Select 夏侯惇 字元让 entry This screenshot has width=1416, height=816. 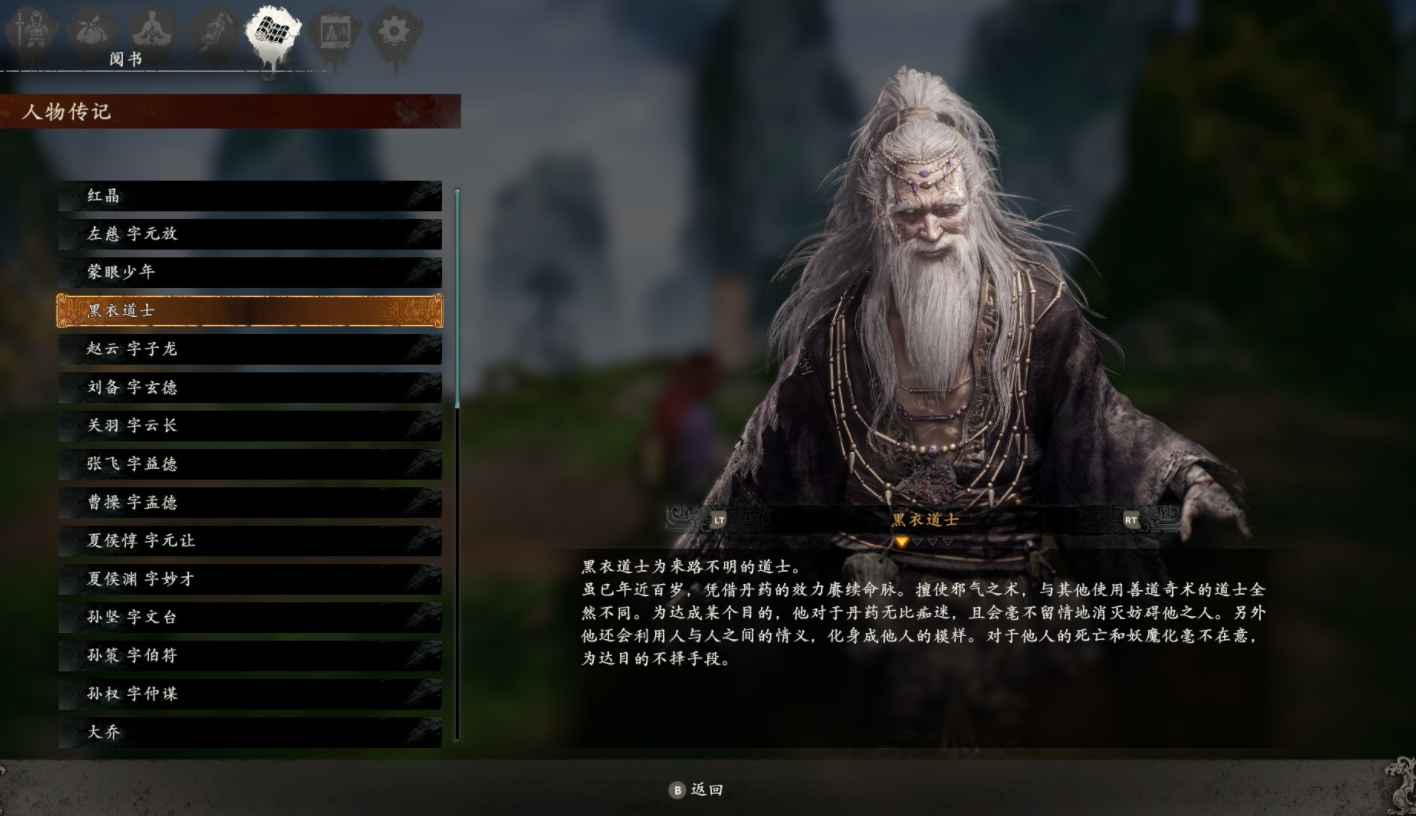click(x=250, y=541)
